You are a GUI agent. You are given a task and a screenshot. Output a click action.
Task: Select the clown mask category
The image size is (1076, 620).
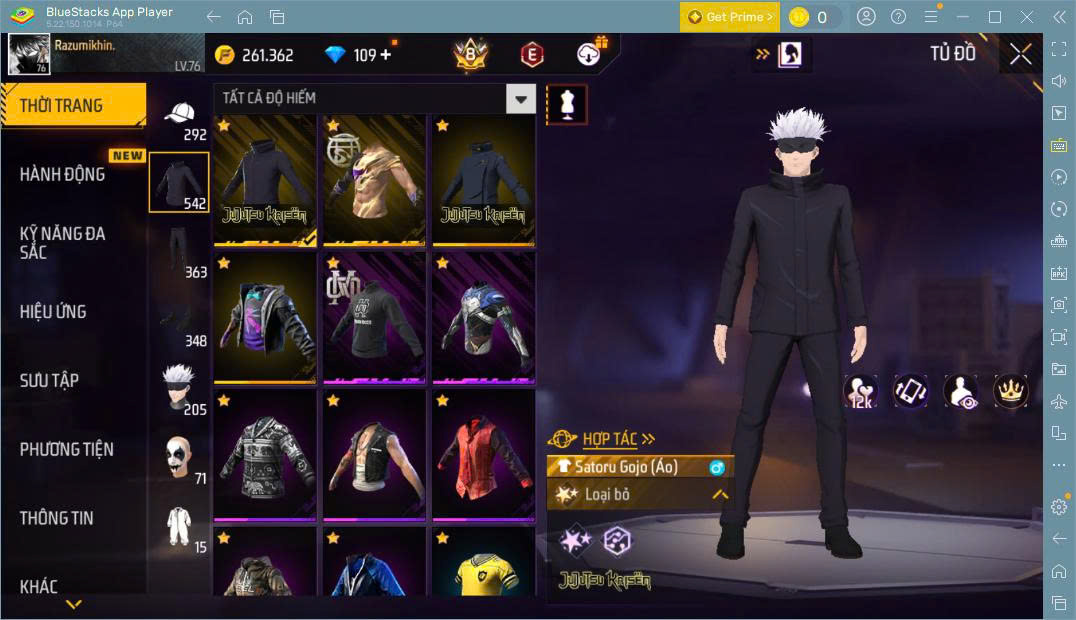pyautogui.click(x=179, y=458)
